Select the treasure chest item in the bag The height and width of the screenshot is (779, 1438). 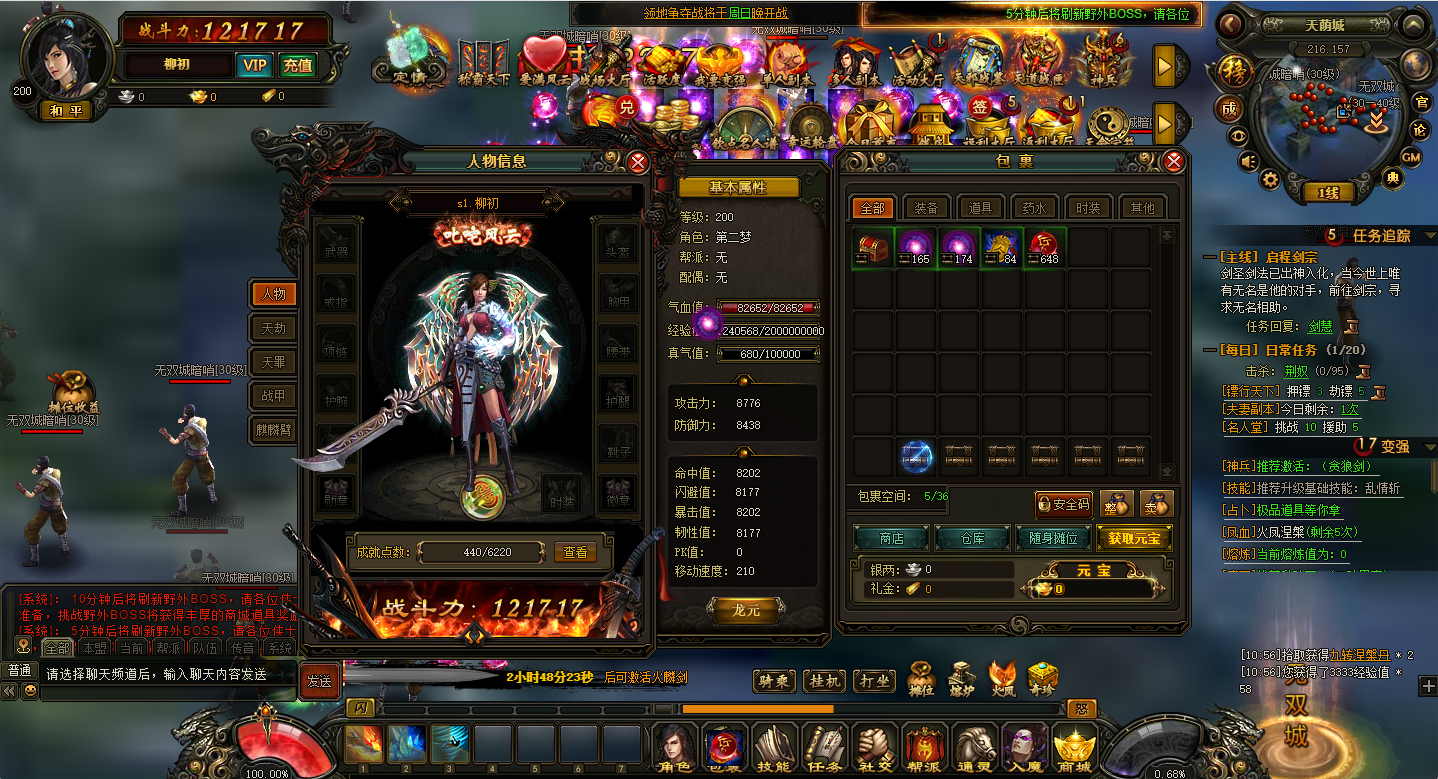pyautogui.click(x=872, y=247)
